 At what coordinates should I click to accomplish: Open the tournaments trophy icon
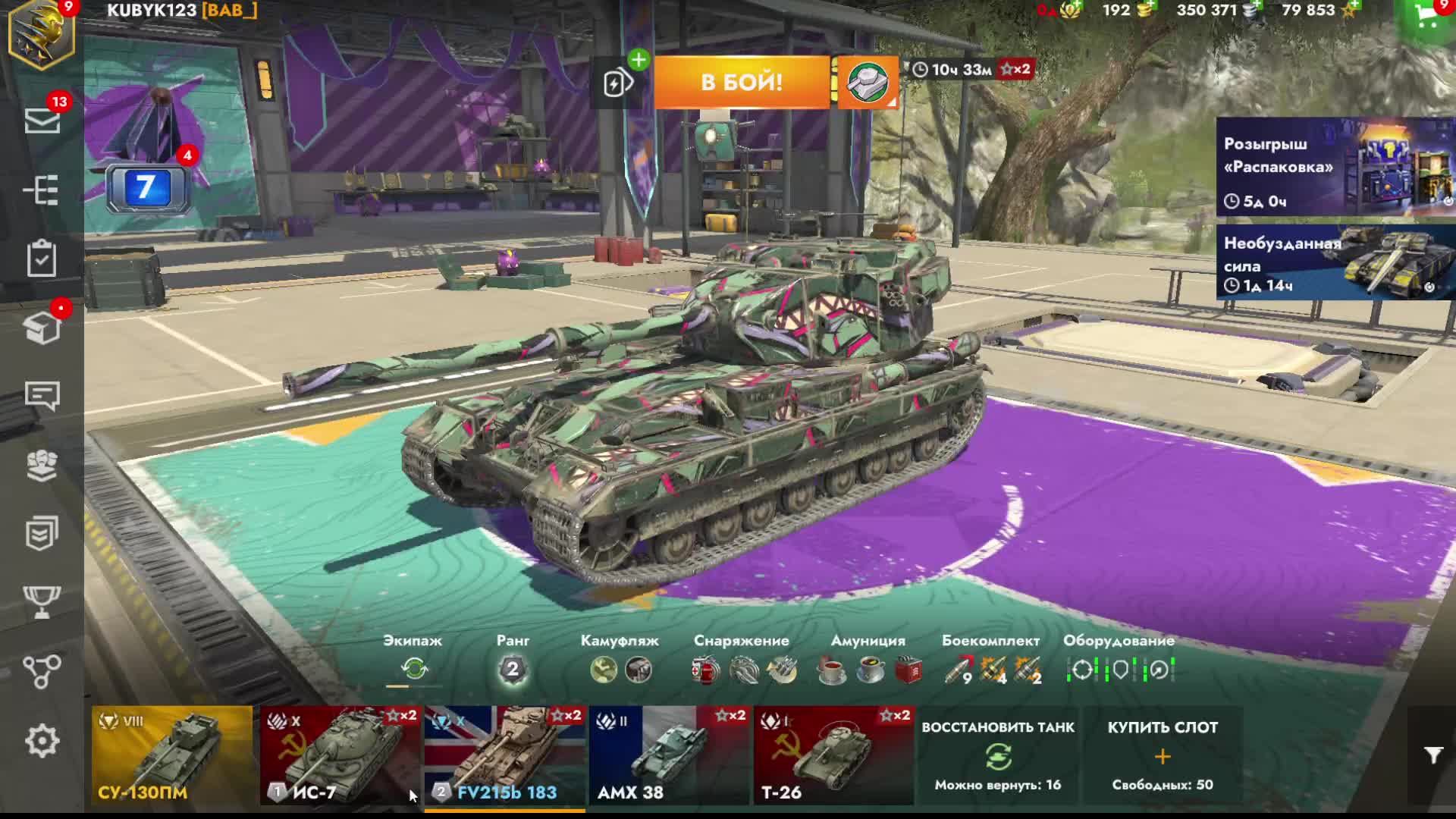click(x=42, y=601)
